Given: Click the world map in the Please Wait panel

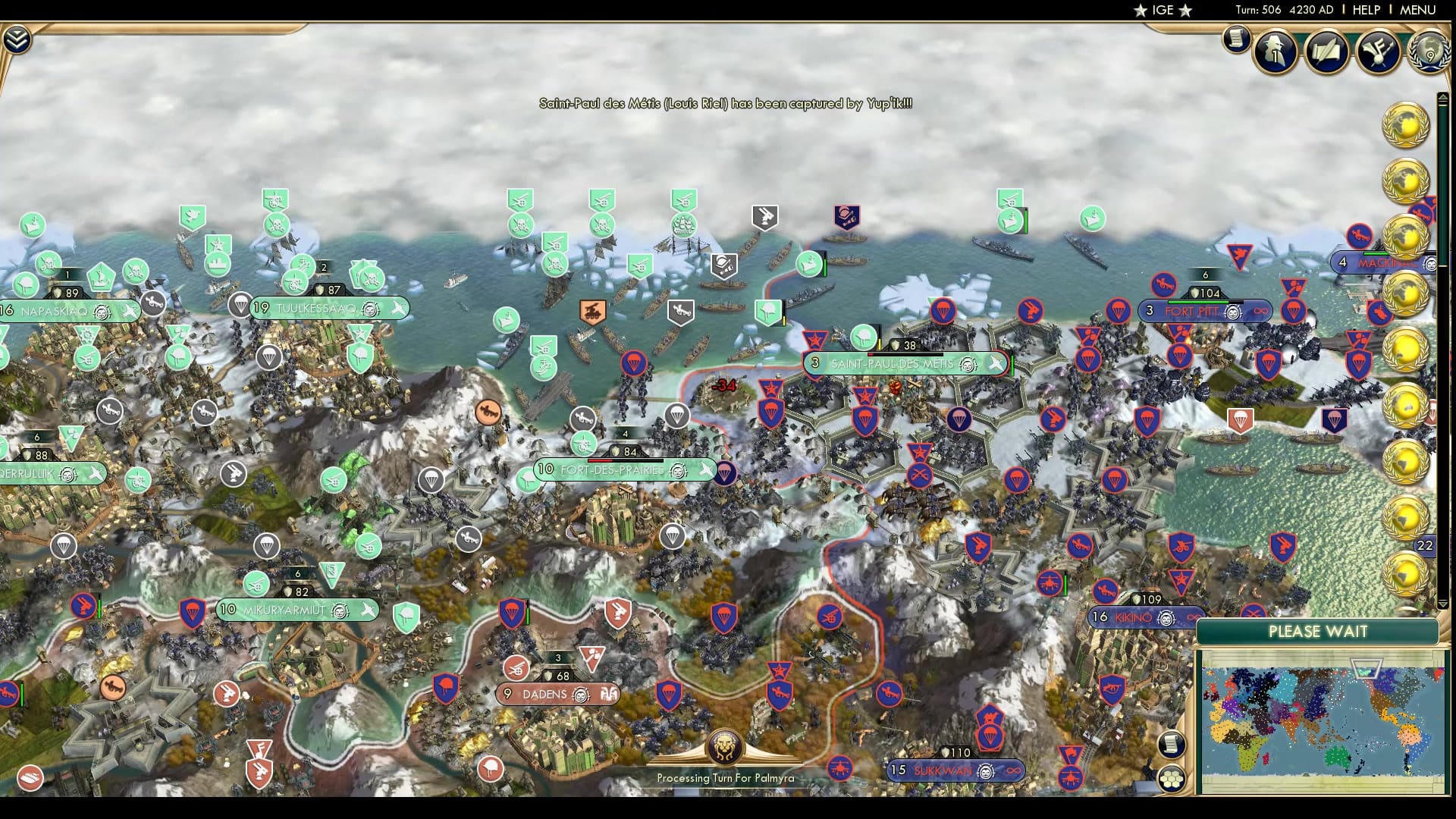Looking at the screenshot, I should click(x=1323, y=720).
